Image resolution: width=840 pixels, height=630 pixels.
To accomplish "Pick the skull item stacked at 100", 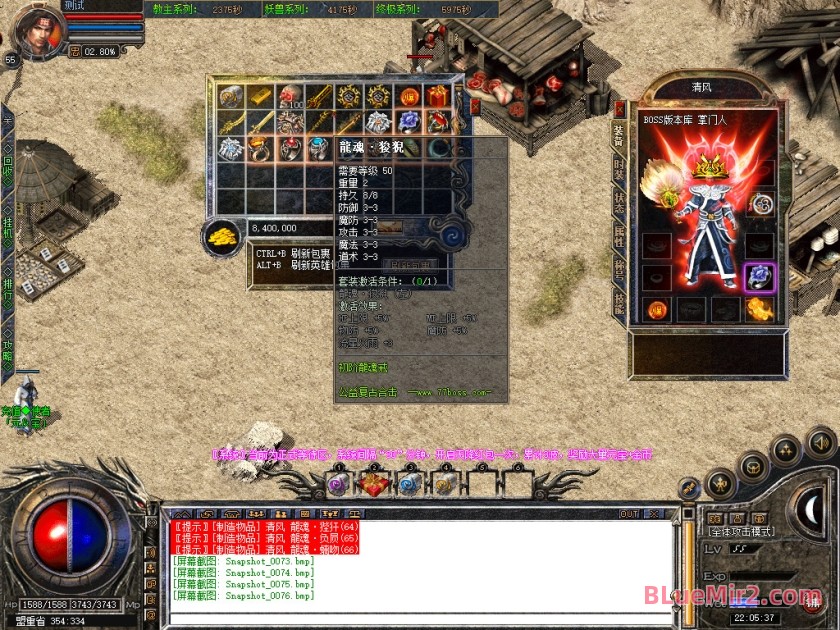I will [x=290, y=96].
